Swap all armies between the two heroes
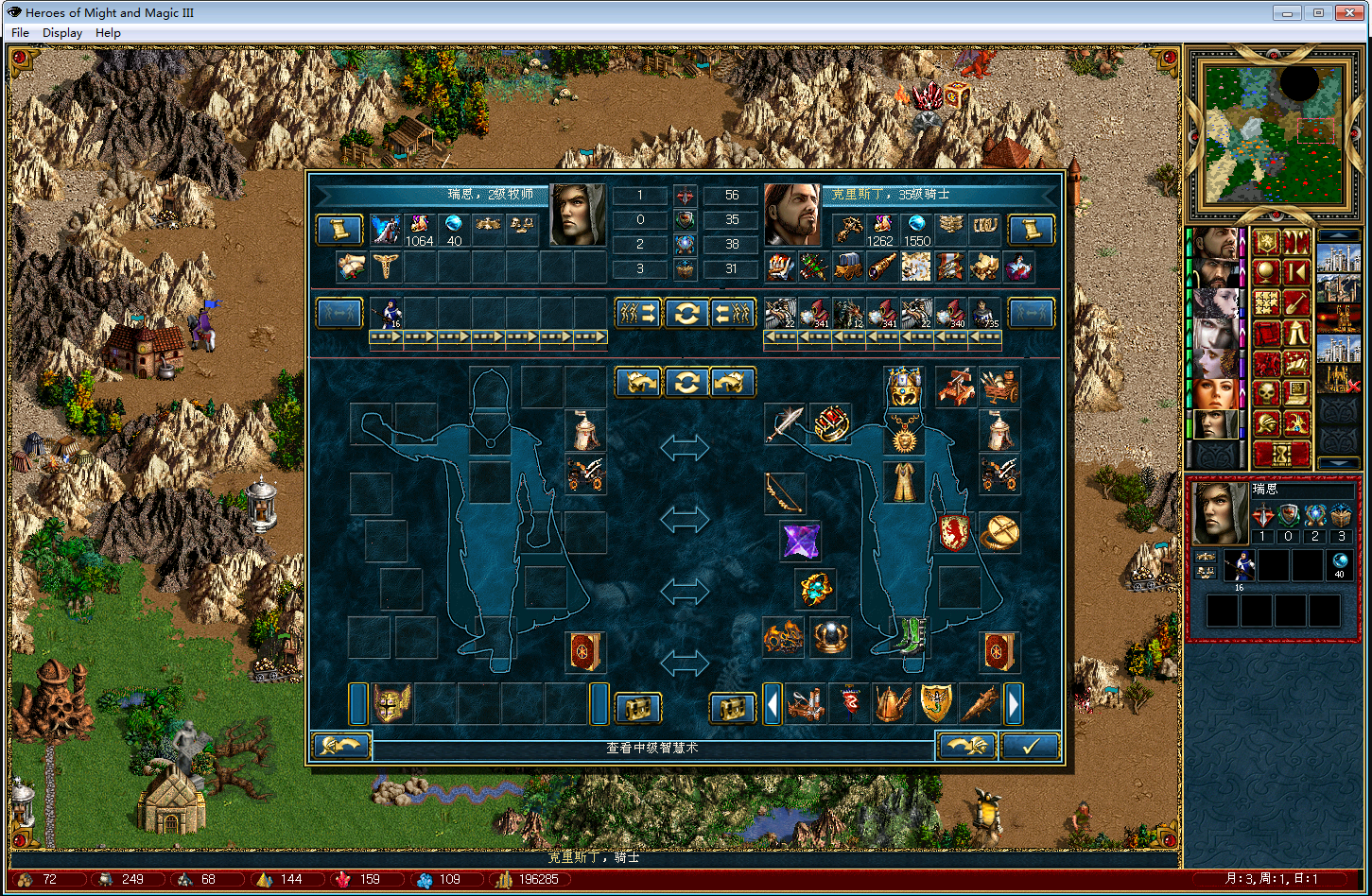This screenshot has height=896, width=1372. [x=686, y=313]
